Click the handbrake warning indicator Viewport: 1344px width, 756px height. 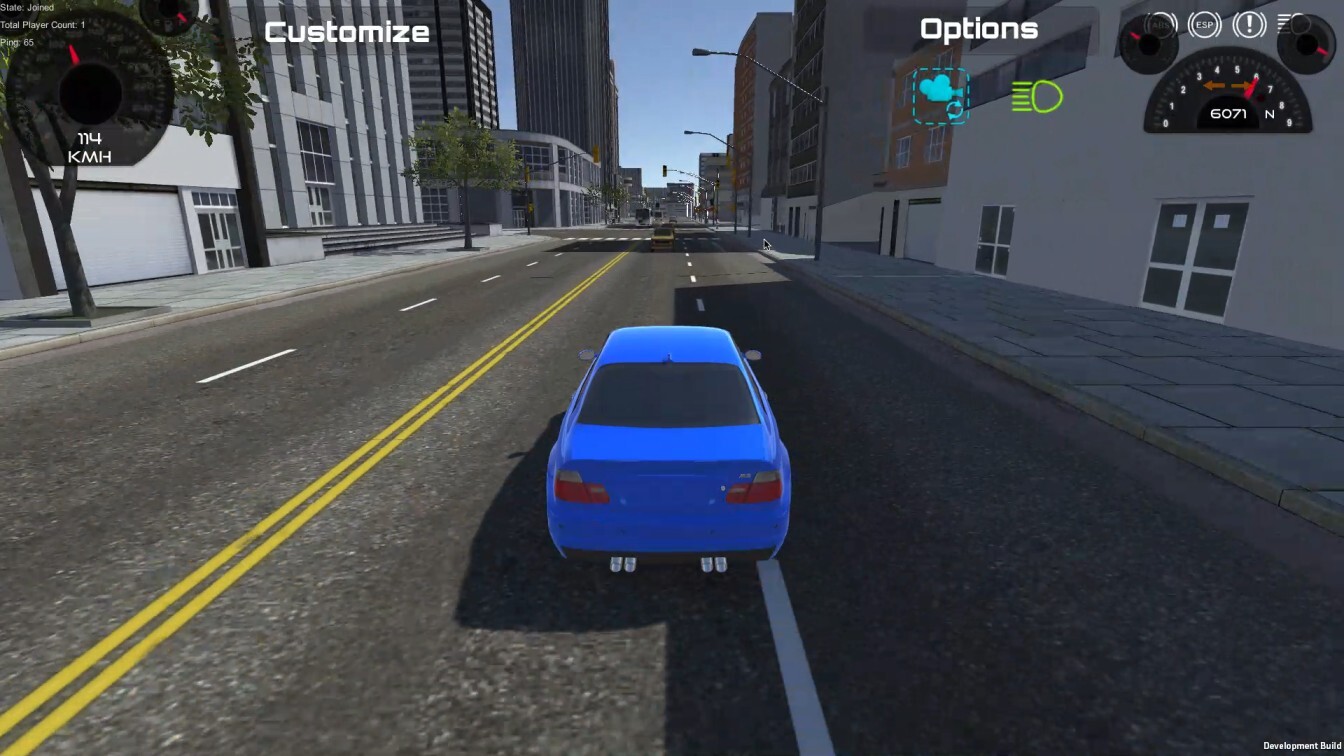pos(1249,25)
